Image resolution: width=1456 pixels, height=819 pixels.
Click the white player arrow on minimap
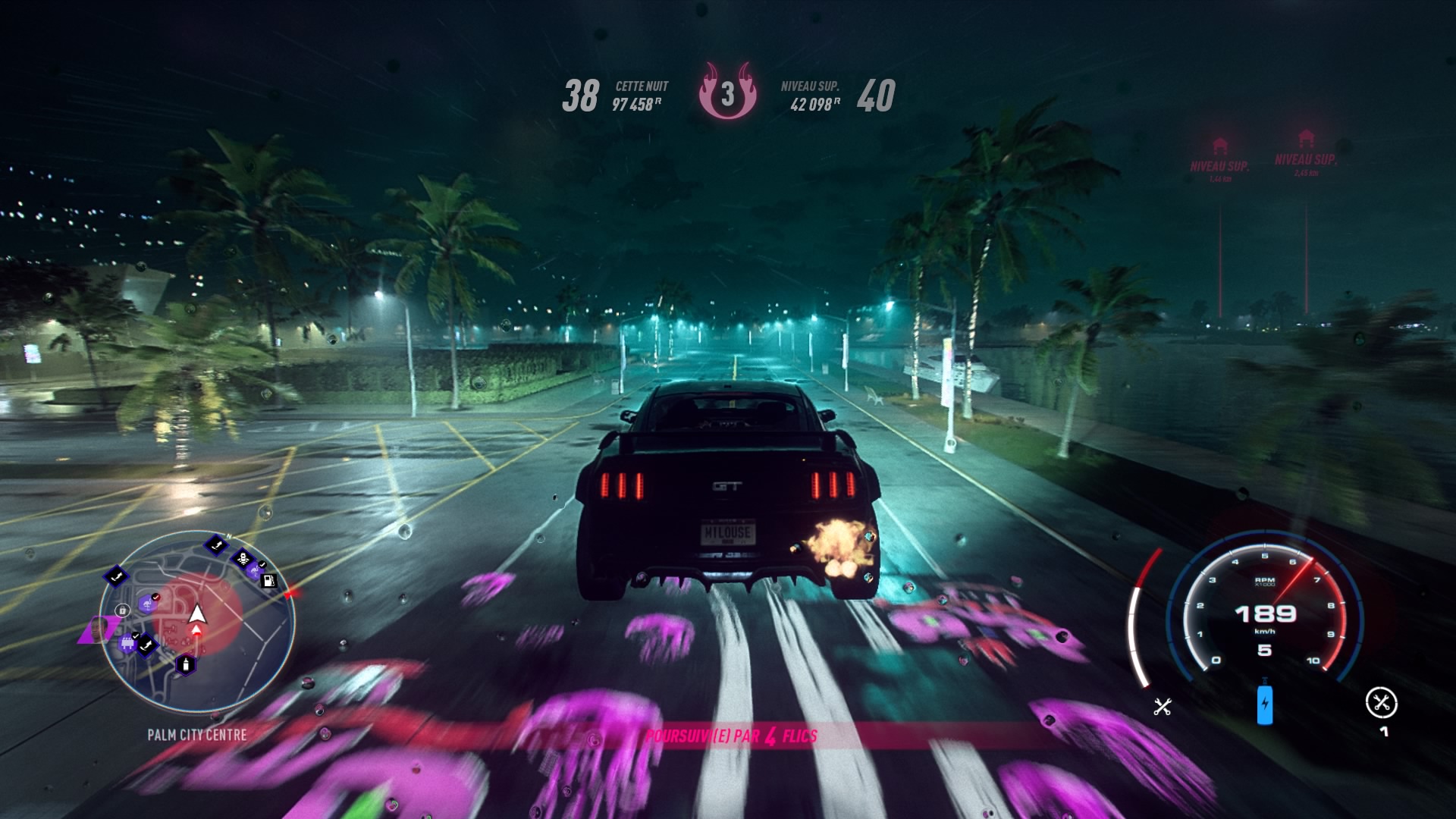click(x=197, y=613)
